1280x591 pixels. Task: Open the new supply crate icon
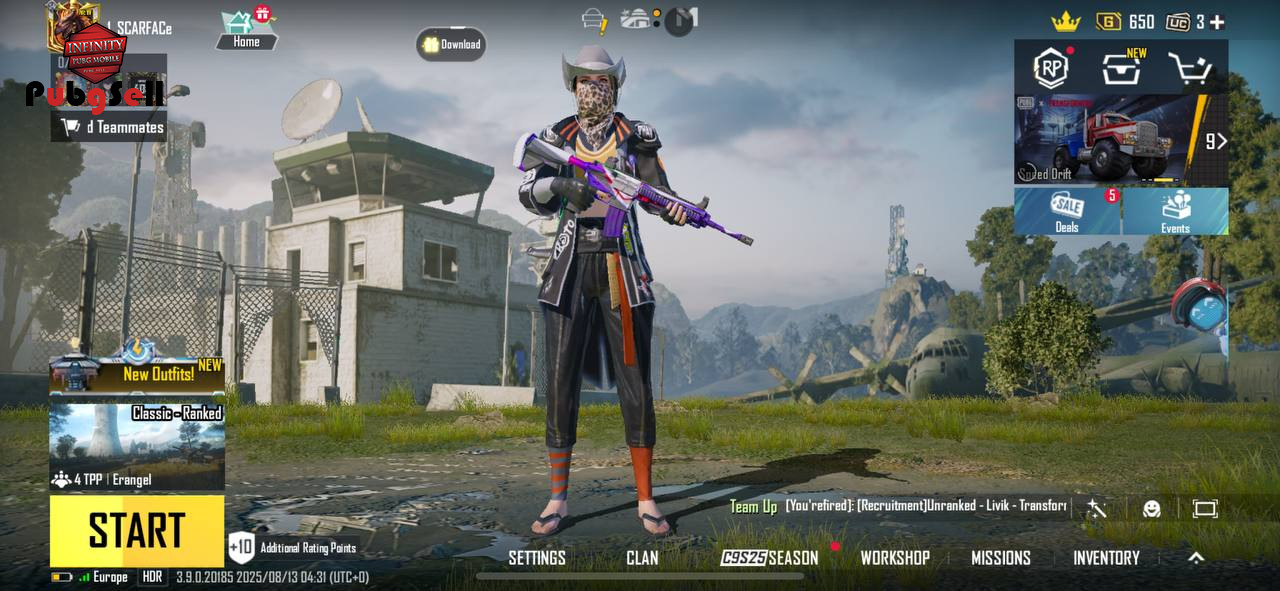click(1122, 69)
